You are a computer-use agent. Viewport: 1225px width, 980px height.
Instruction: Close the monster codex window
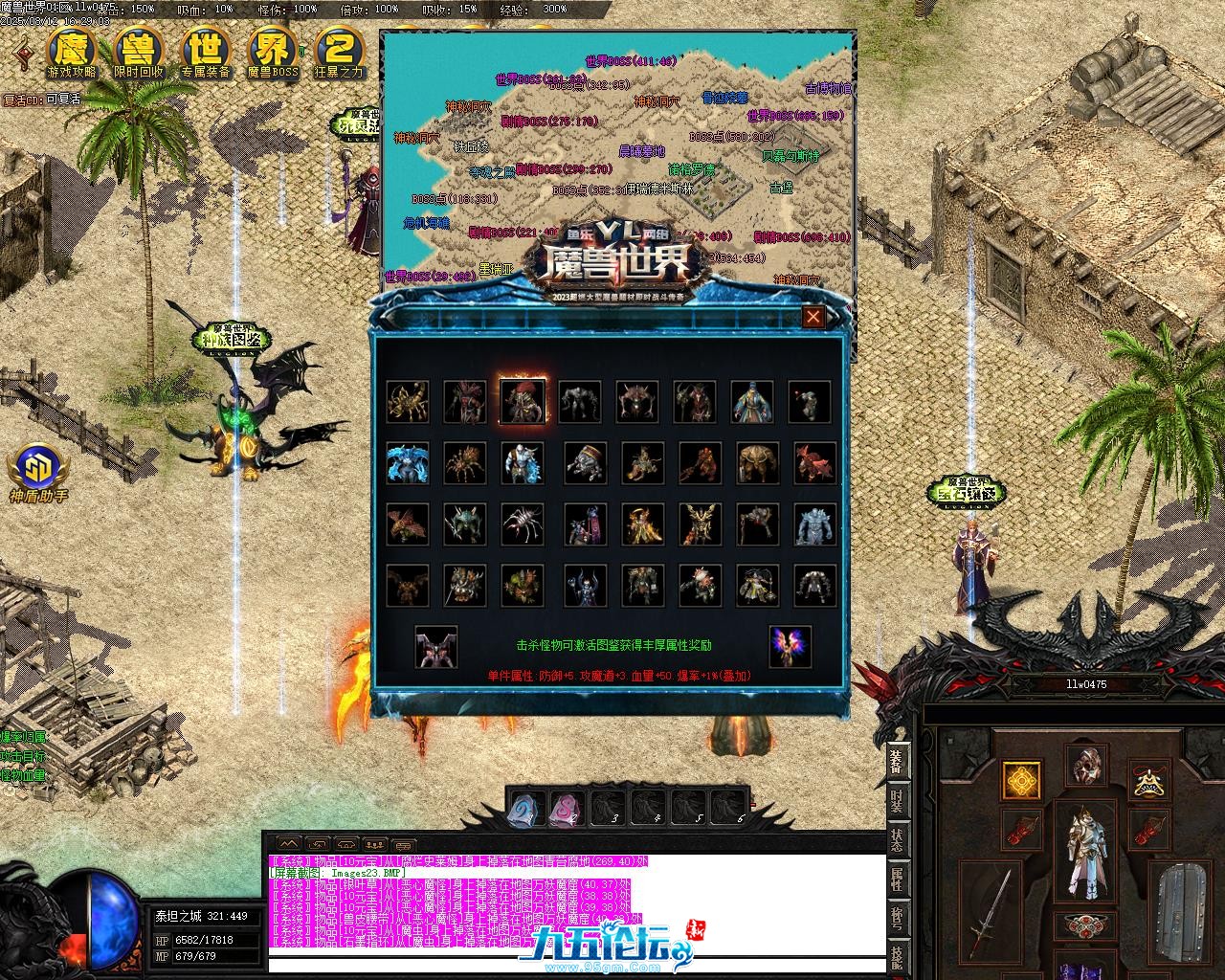(x=813, y=317)
